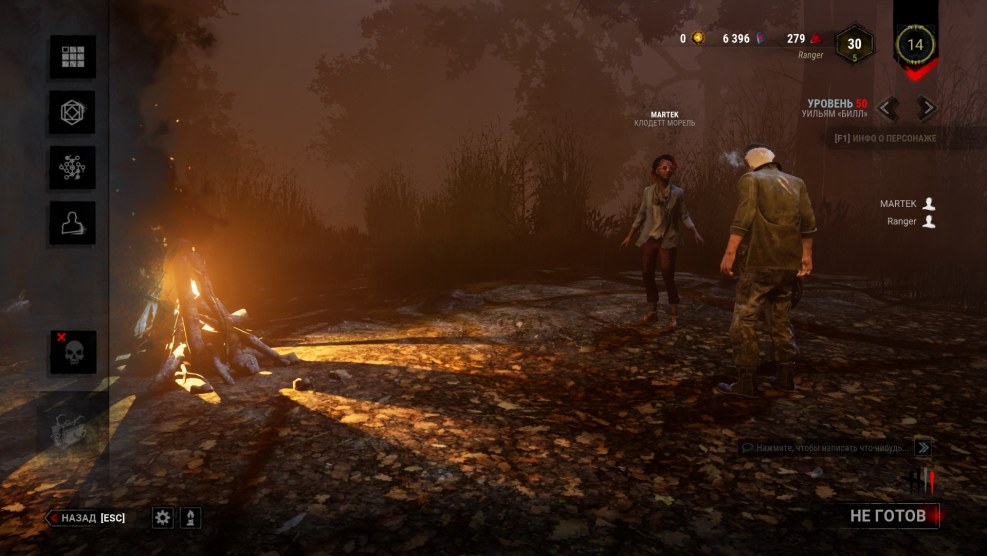Expand chat with the double-arrow button

point(923,448)
